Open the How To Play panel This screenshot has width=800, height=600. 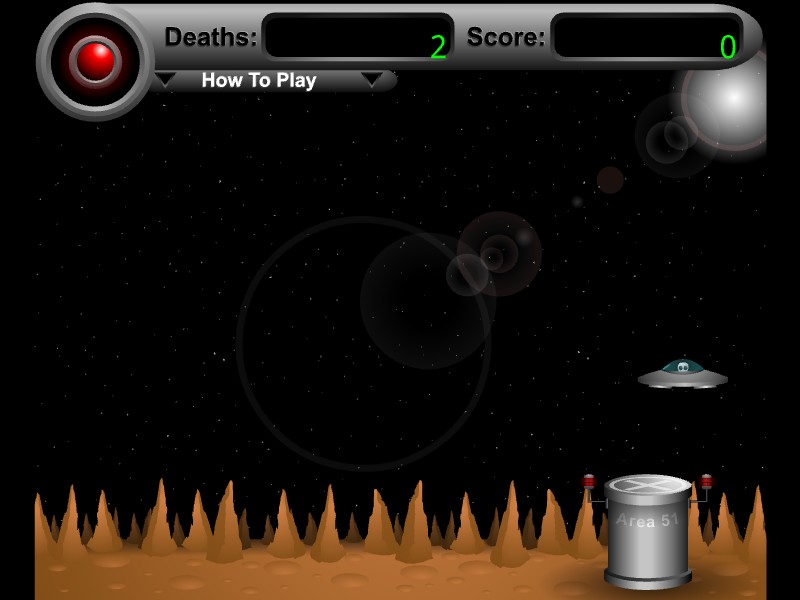tap(259, 81)
